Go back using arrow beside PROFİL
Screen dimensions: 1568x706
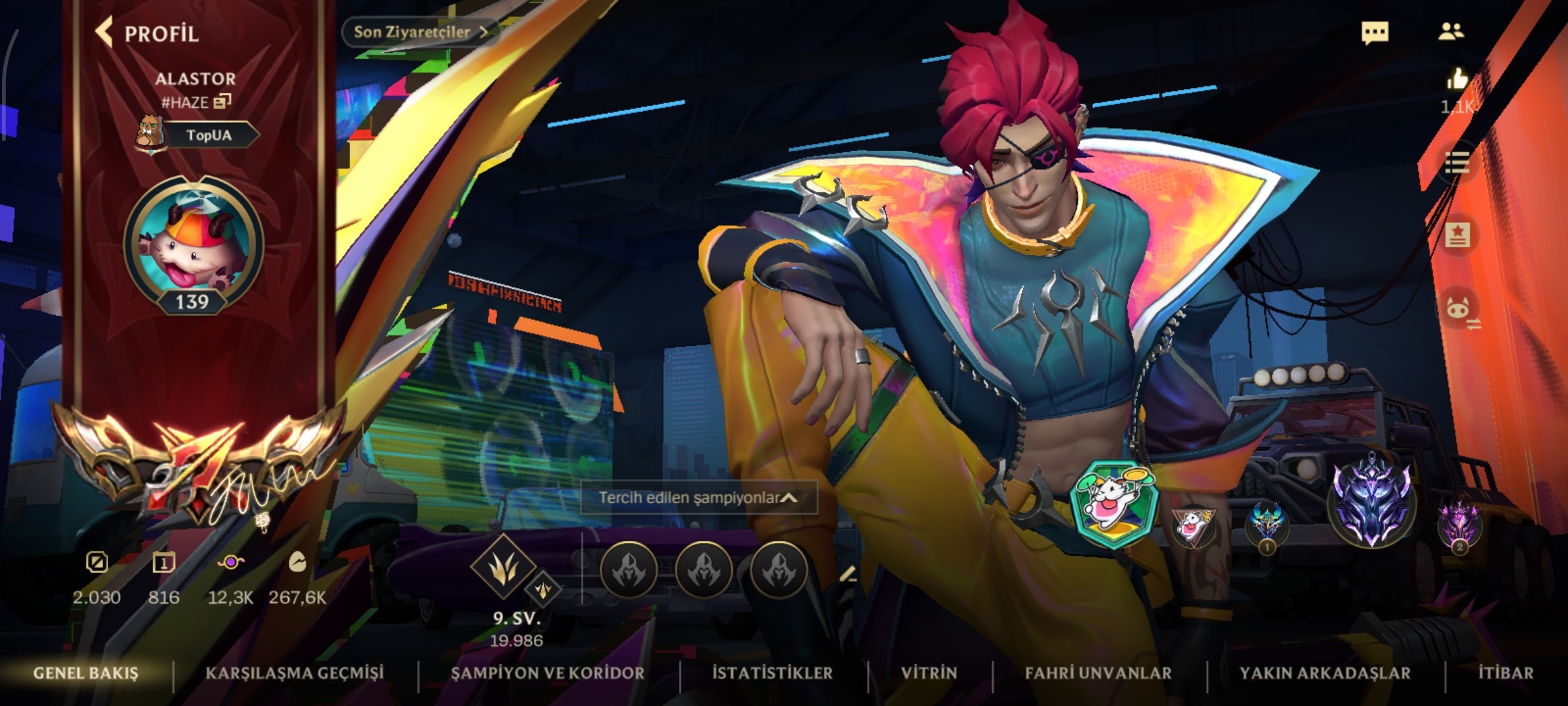coord(103,32)
